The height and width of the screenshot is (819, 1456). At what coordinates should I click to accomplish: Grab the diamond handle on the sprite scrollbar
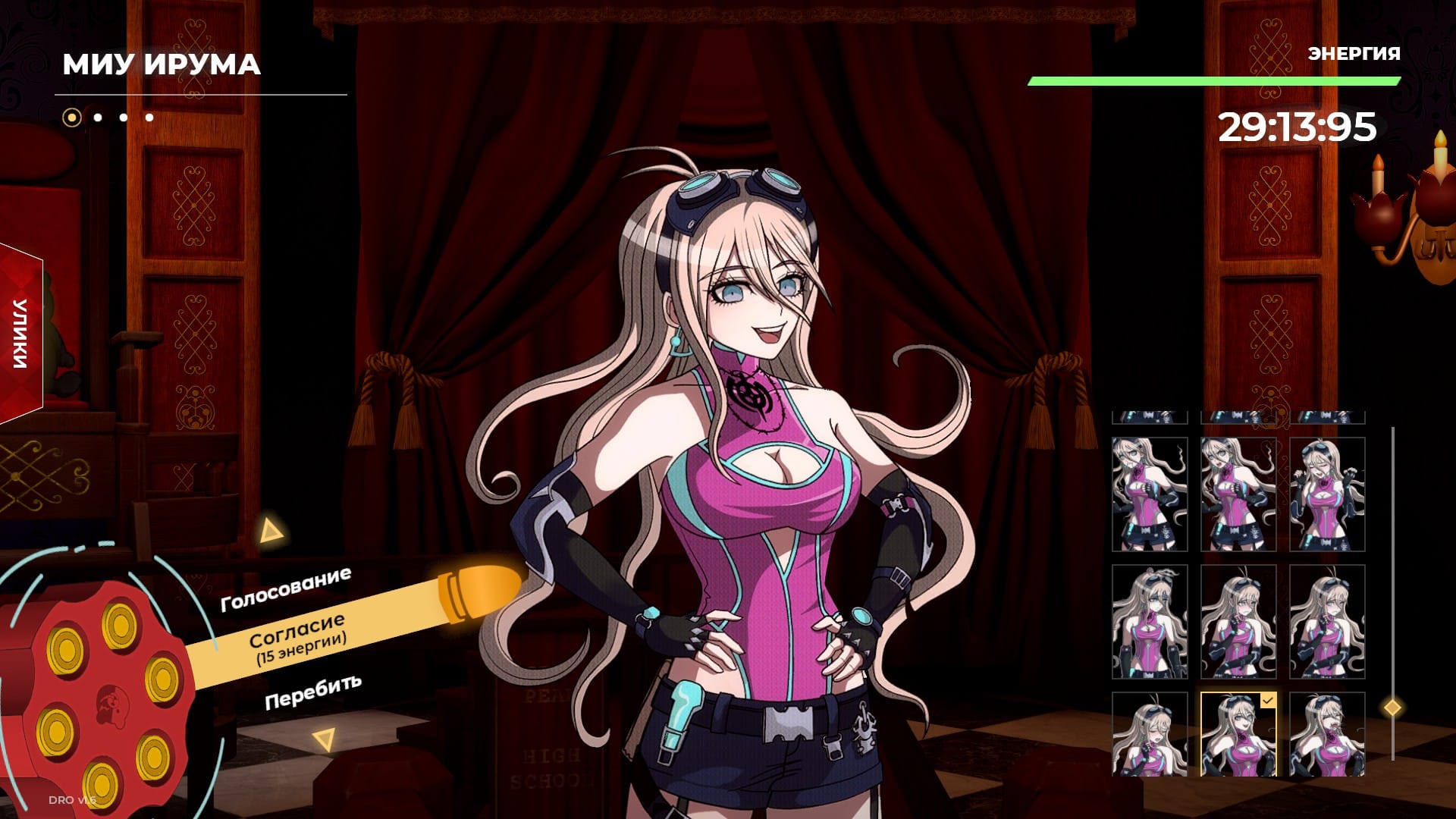coord(1392,708)
